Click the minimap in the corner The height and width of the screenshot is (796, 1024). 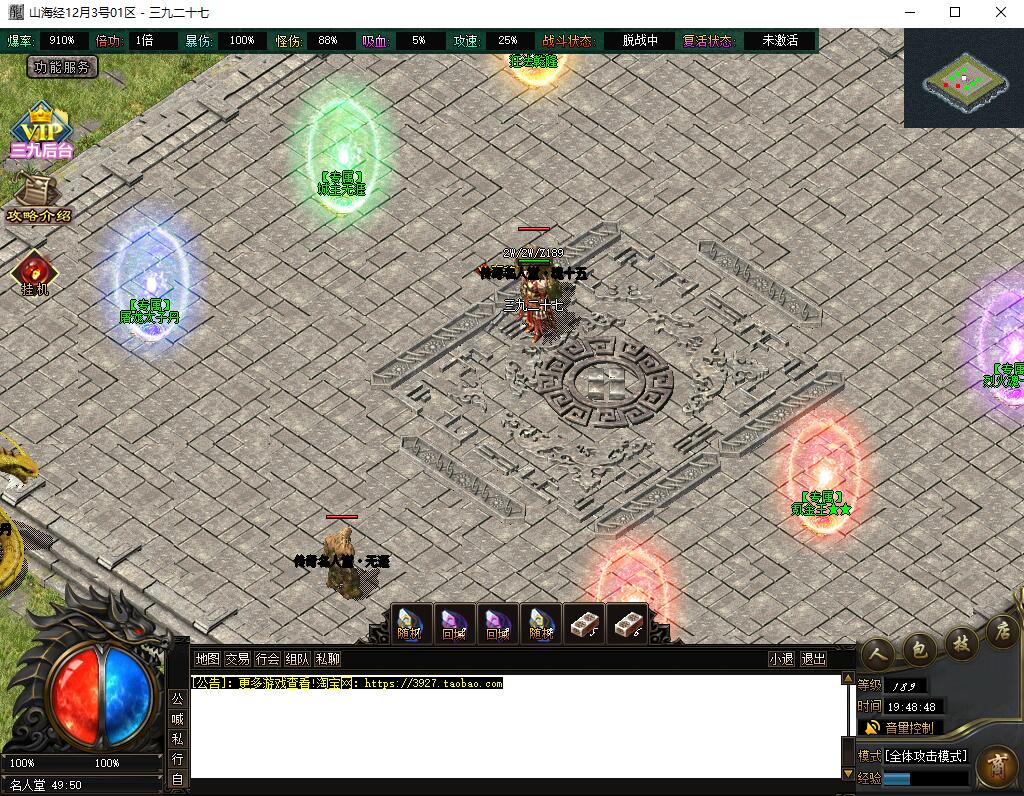coord(963,79)
